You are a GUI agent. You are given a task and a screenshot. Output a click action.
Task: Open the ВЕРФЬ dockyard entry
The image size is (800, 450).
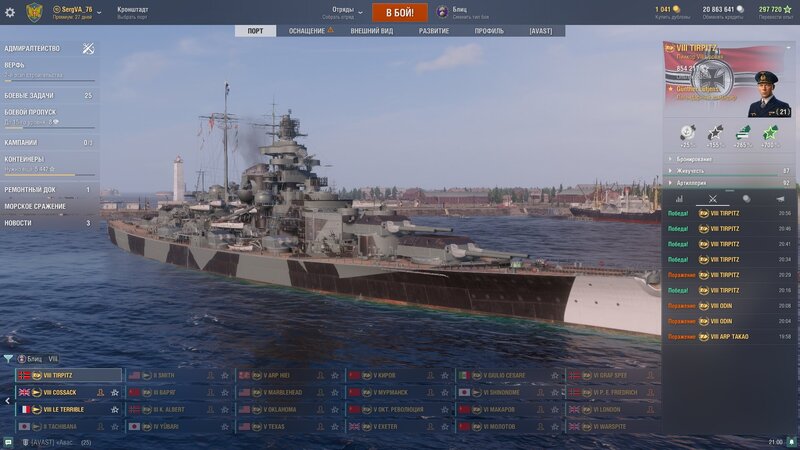click(15, 65)
